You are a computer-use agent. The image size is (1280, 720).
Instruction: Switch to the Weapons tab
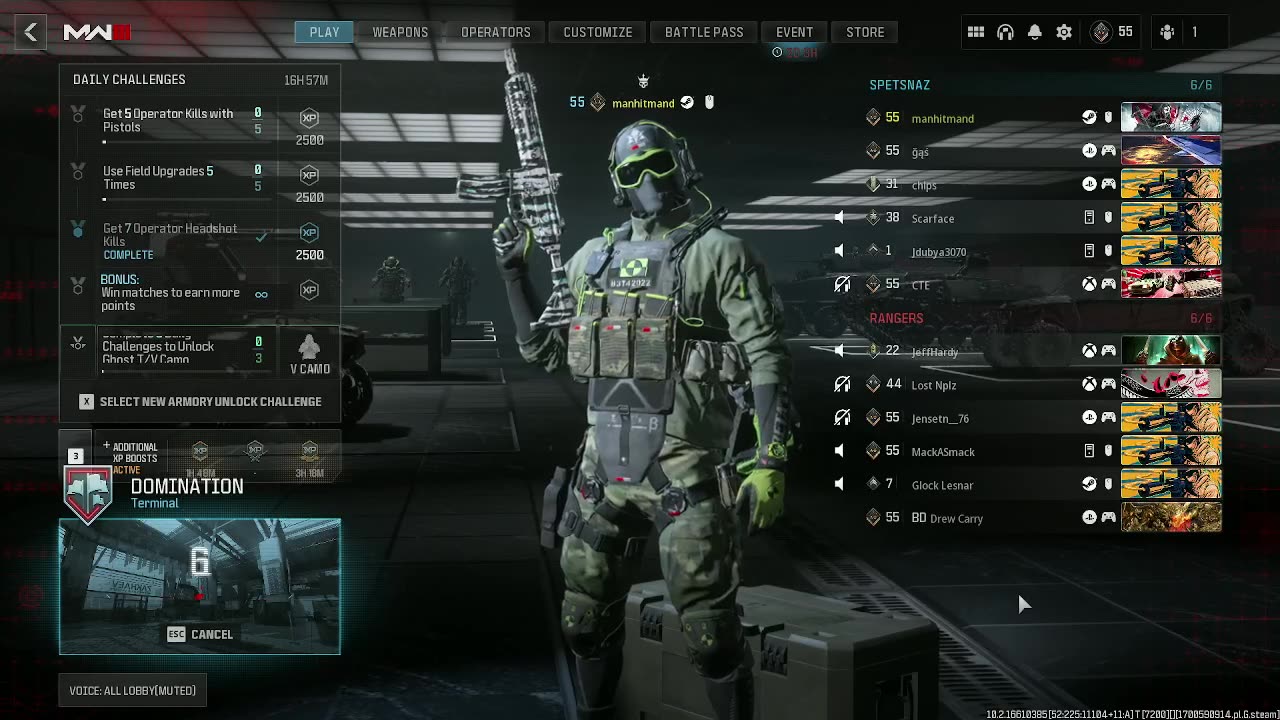400,32
